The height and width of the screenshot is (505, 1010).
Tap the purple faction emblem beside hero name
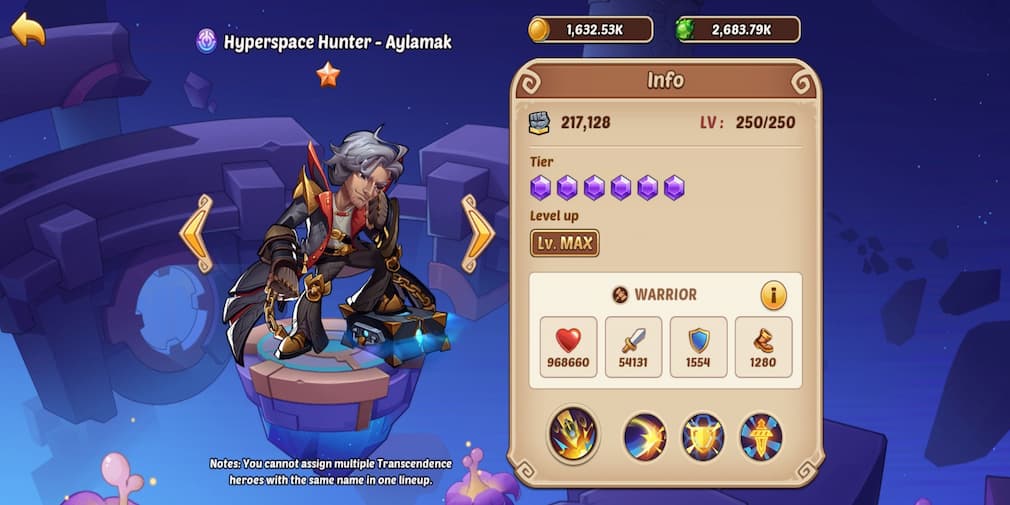(206, 42)
